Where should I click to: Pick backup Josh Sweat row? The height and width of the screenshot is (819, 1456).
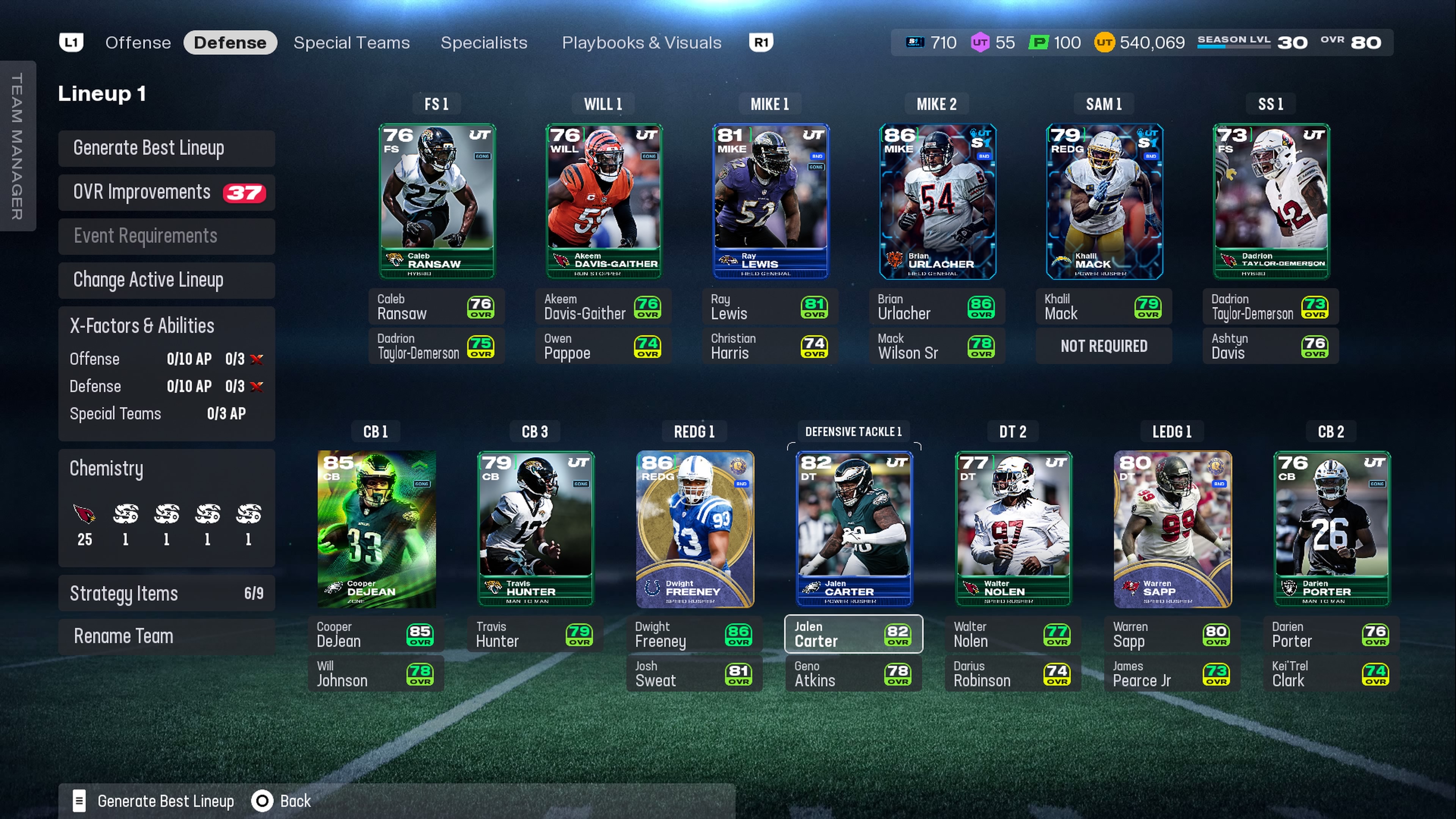[x=694, y=674]
